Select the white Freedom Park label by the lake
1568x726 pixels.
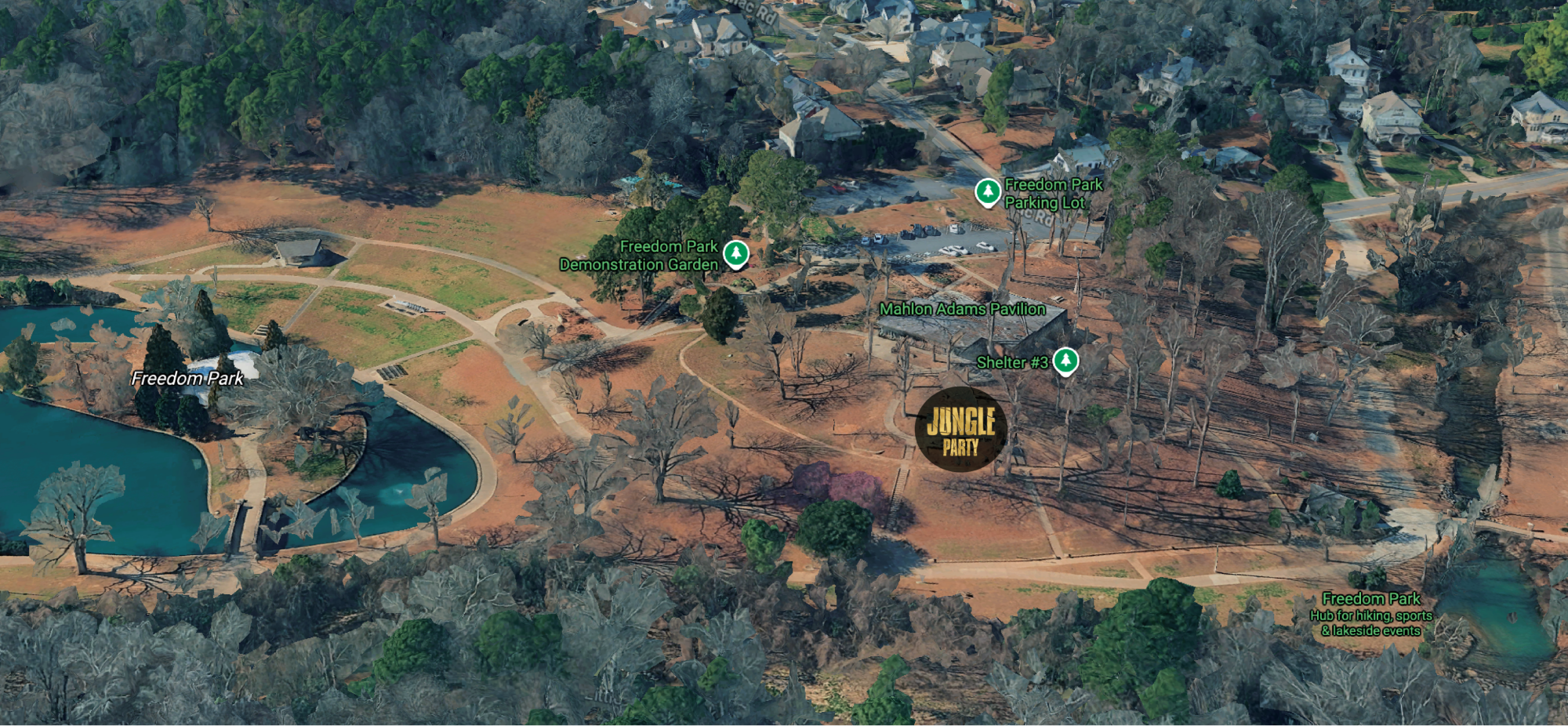[187, 378]
